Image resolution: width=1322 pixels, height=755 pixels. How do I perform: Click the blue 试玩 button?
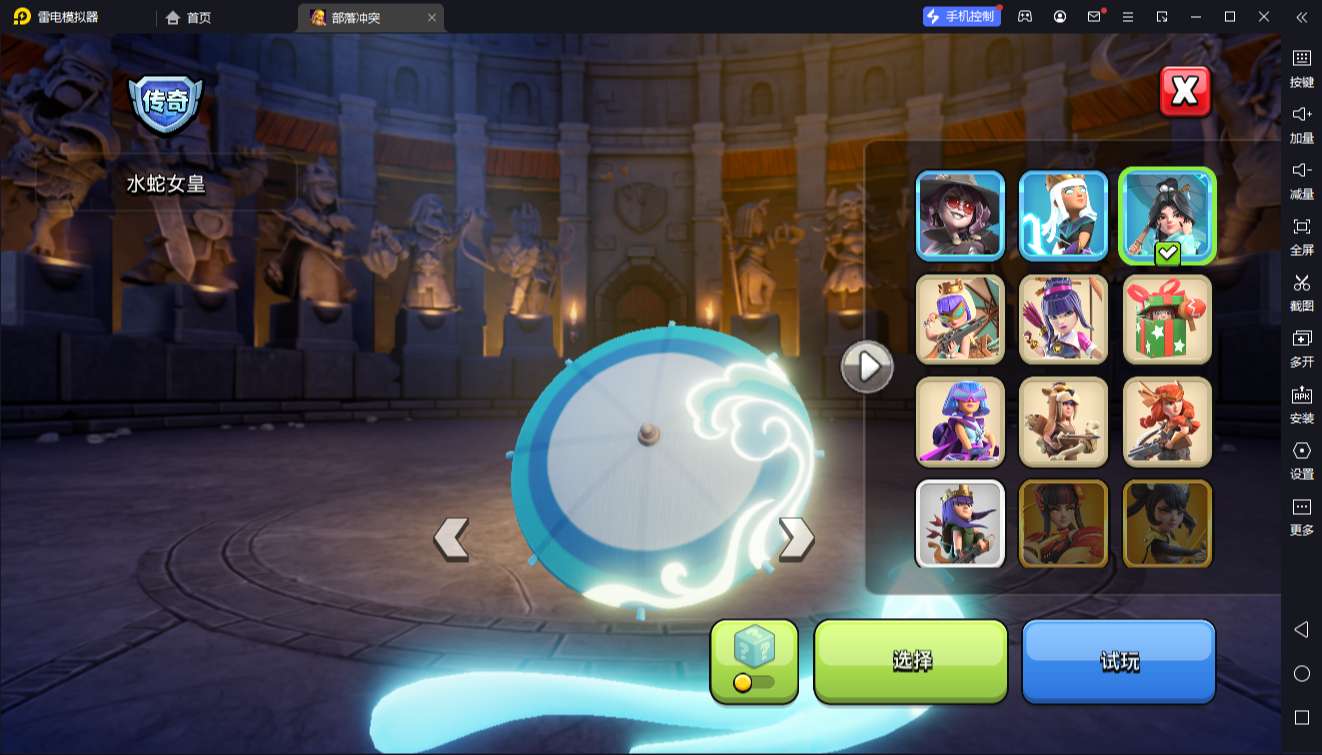tap(1118, 660)
